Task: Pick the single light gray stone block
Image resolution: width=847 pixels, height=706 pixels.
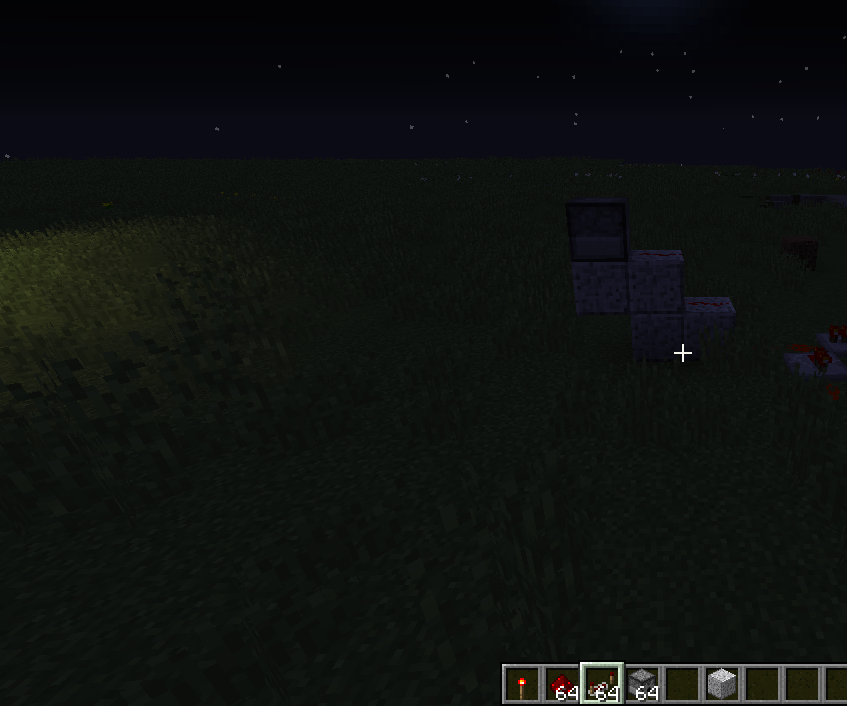Action: (722, 685)
